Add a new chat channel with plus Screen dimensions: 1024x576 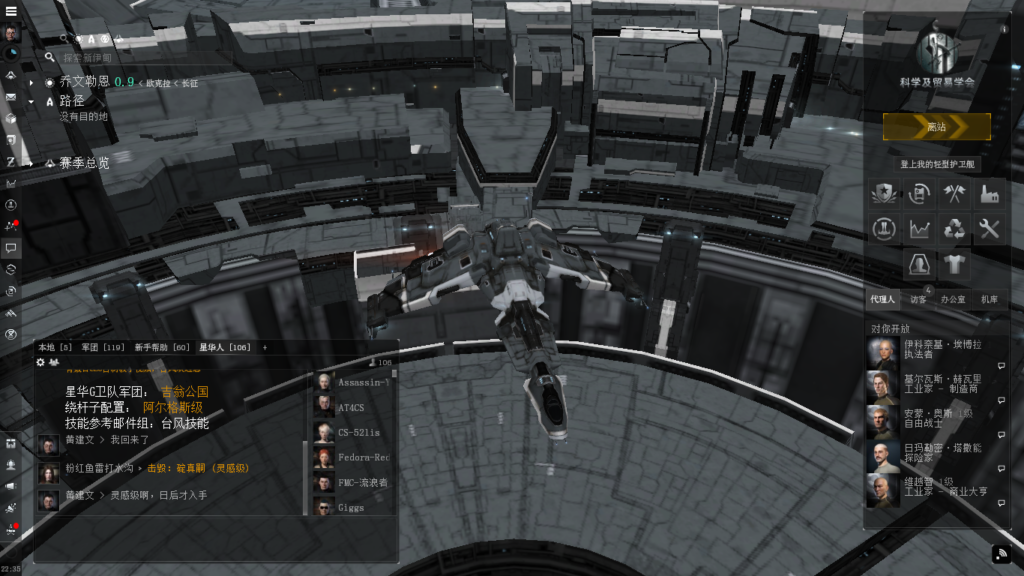click(x=265, y=347)
